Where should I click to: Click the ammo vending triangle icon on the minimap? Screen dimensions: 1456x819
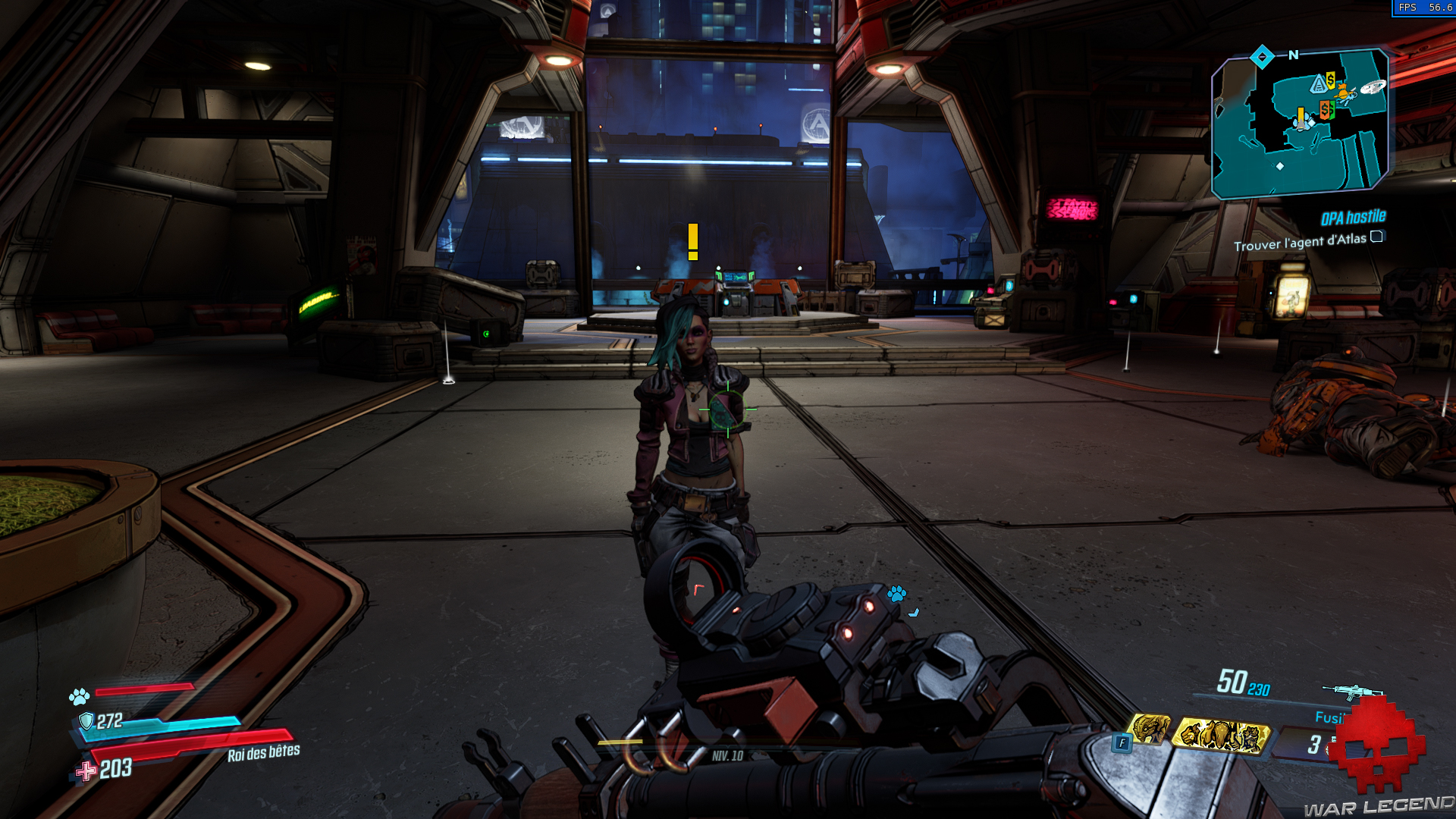(1319, 83)
